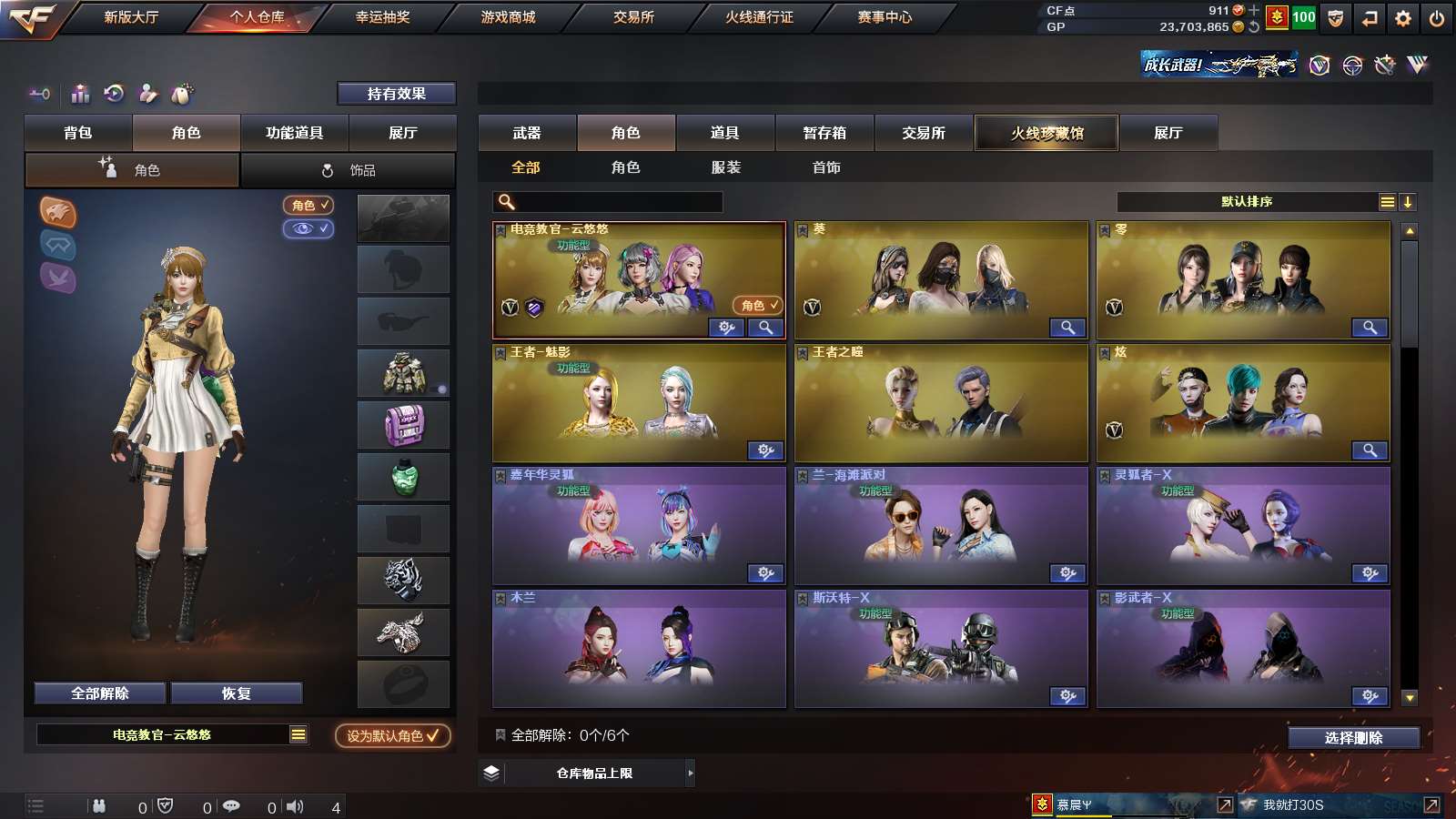Image resolution: width=1456 pixels, height=819 pixels.
Task: Open 火线通行证 battle pass page
Action: pos(759,17)
